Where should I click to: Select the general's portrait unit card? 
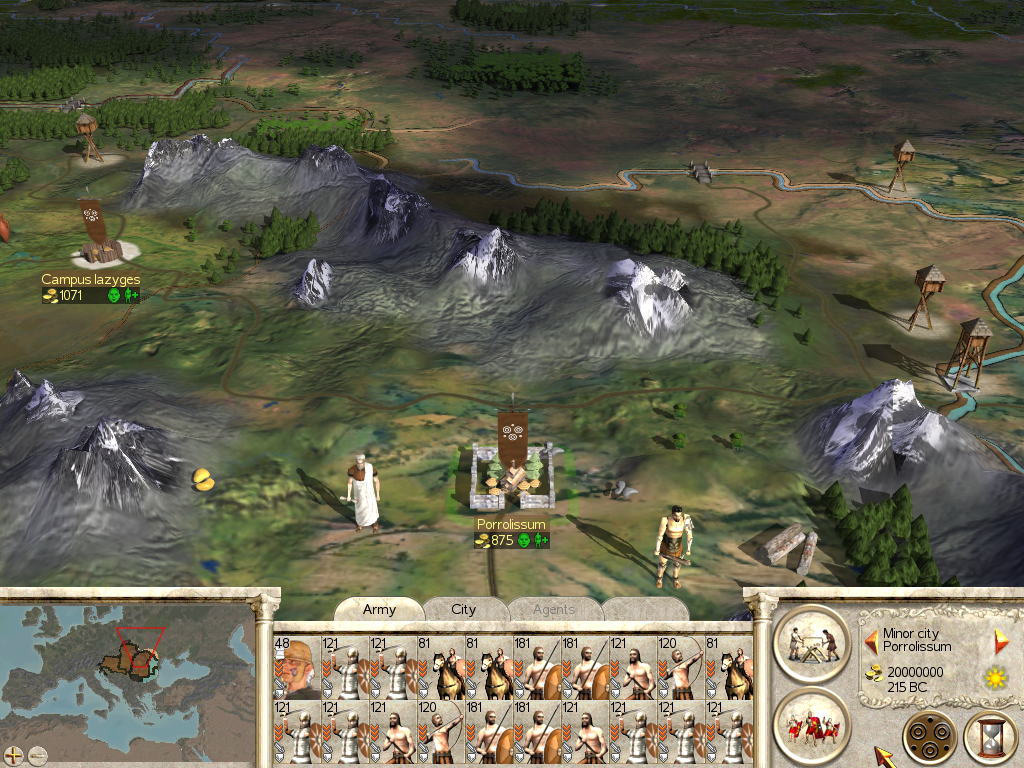(296, 667)
